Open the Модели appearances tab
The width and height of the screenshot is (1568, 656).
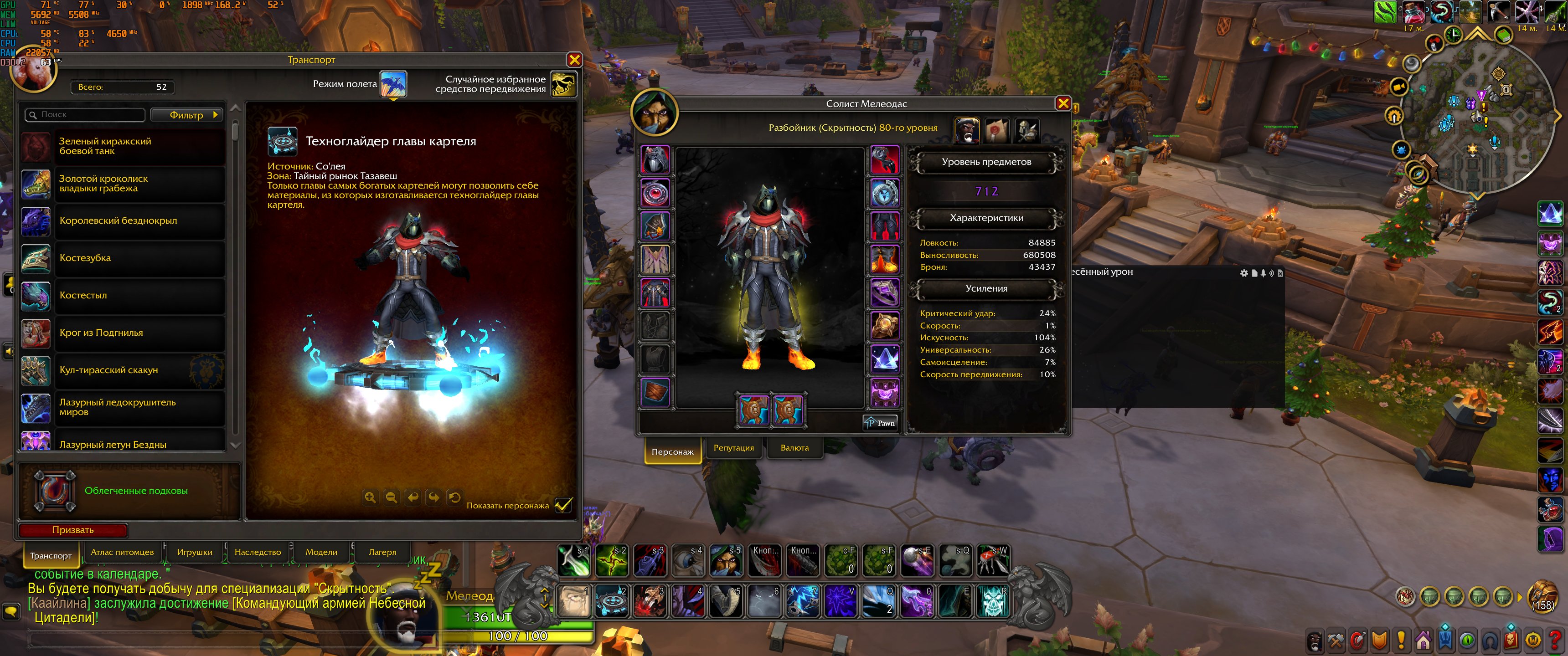pos(321,552)
